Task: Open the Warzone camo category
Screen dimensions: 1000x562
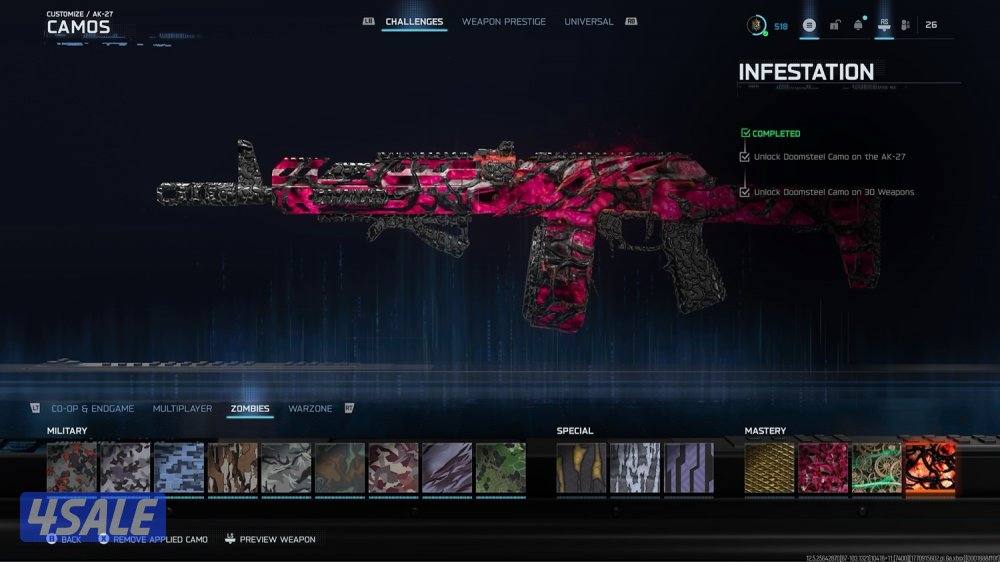Action: click(x=310, y=409)
